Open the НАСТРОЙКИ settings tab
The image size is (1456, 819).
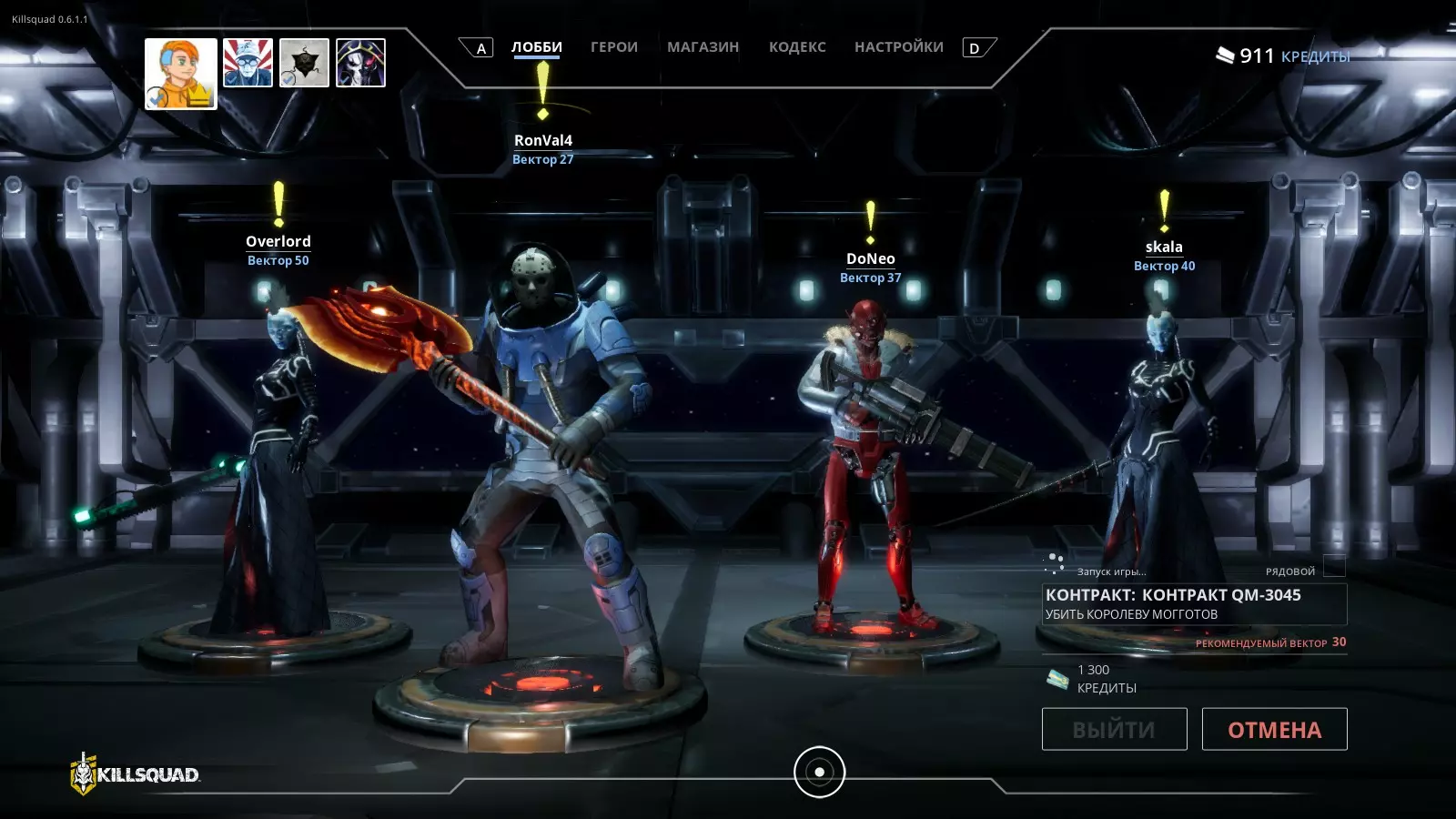pyautogui.click(x=898, y=47)
